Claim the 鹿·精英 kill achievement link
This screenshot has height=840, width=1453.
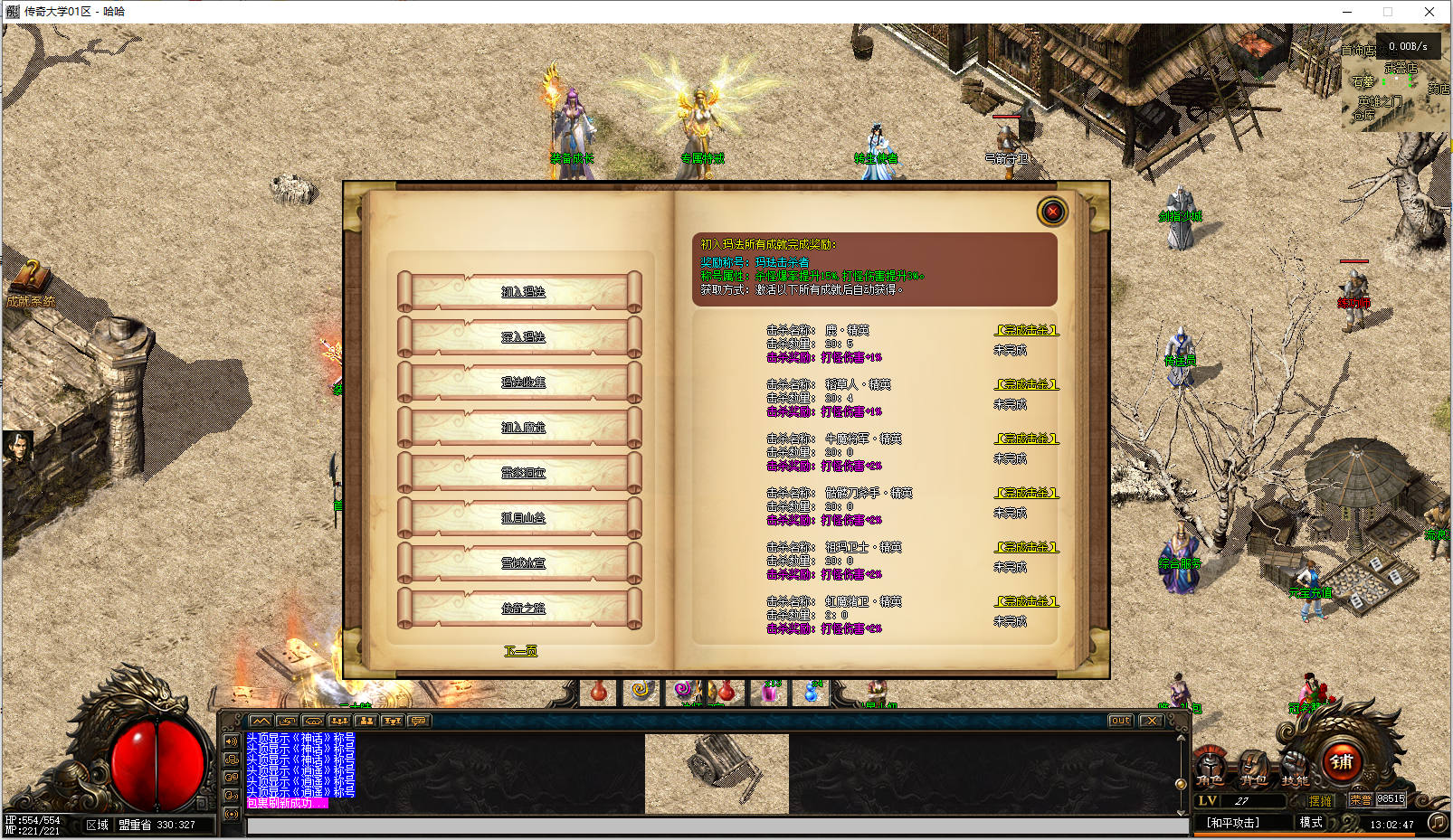[x=1027, y=330]
